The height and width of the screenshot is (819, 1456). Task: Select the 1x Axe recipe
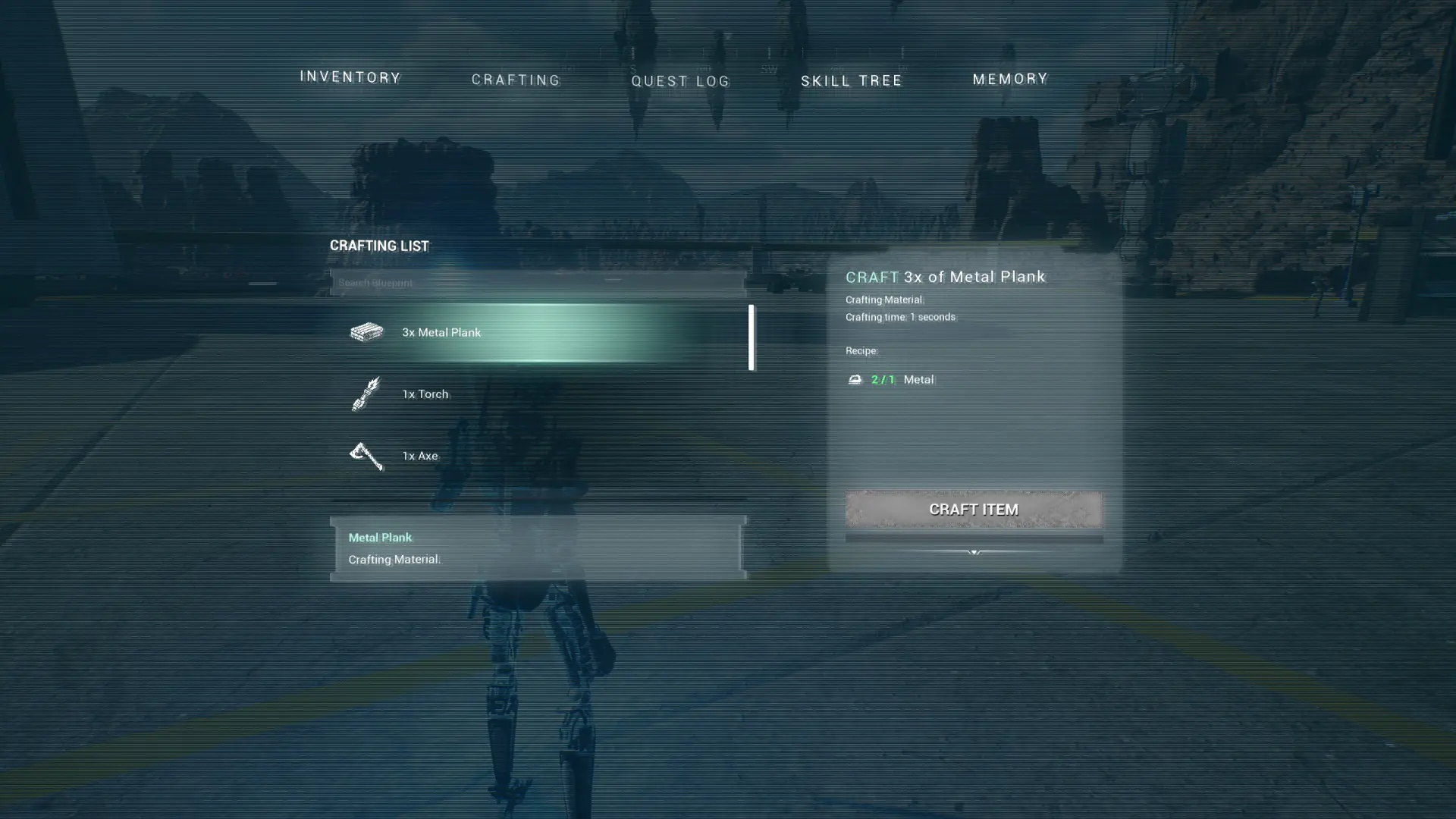pos(538,456)
